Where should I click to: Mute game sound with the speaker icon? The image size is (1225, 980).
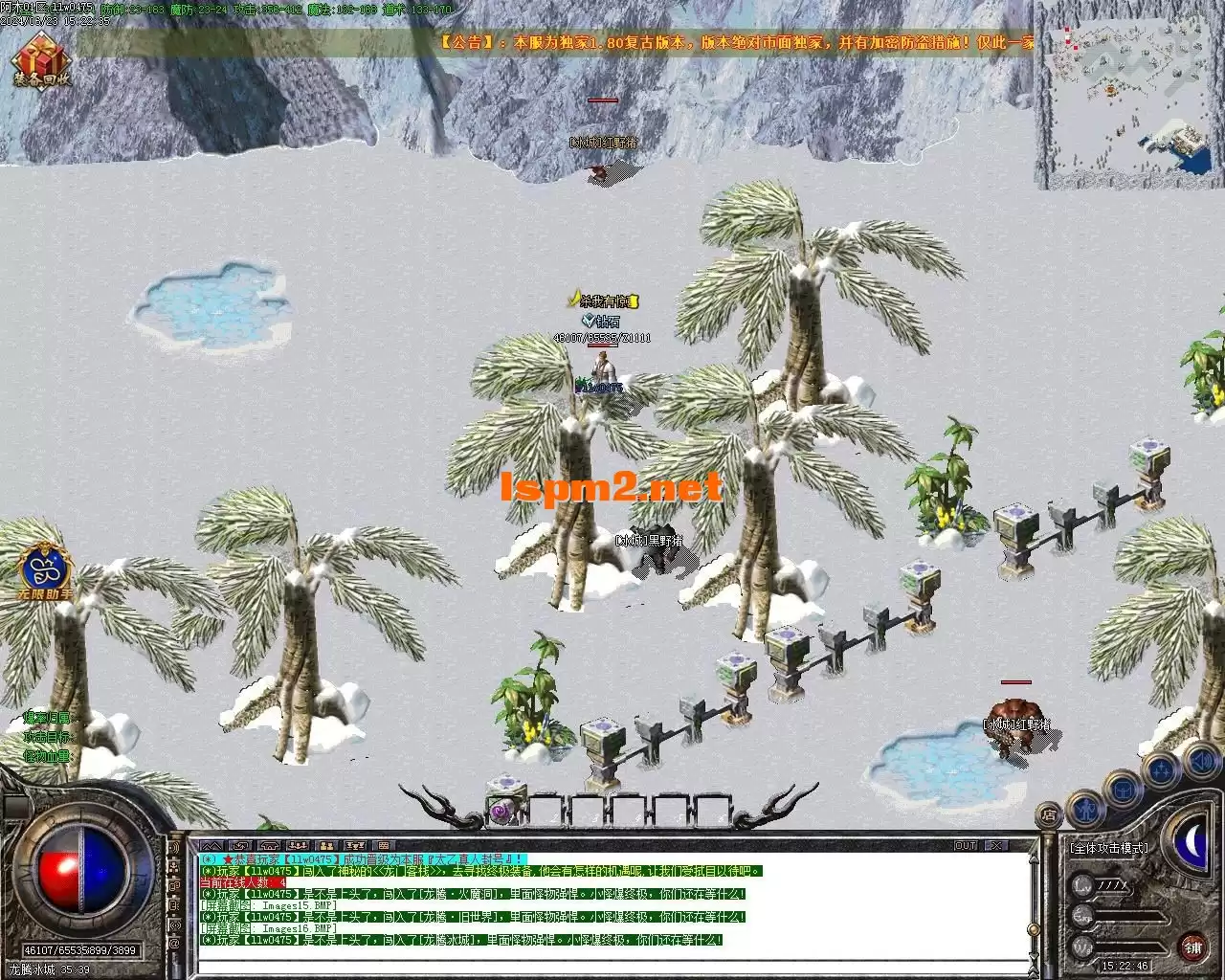(1201, 761)
